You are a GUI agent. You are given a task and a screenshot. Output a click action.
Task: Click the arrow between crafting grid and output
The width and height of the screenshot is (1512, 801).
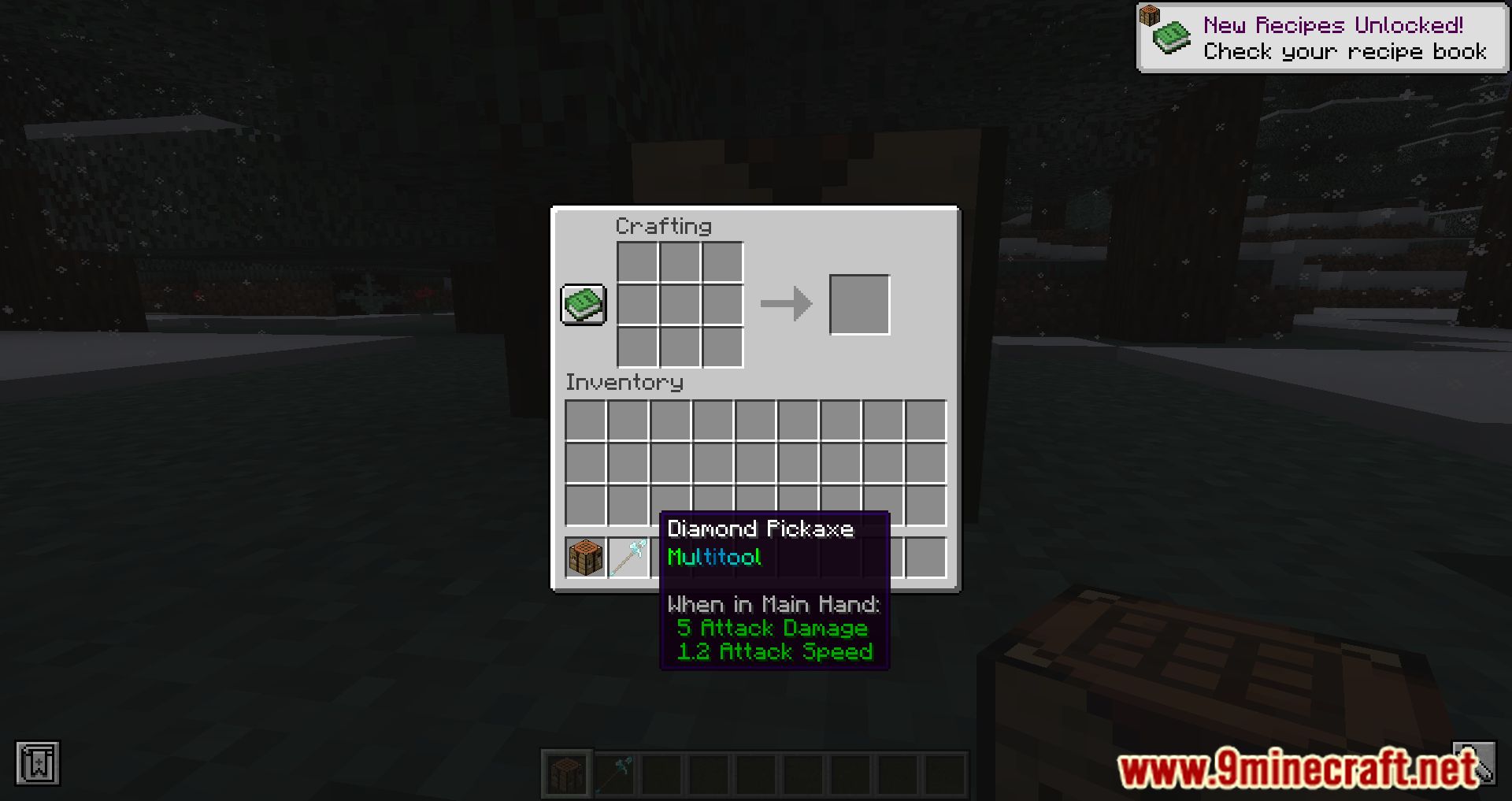[x=786, y=305]
